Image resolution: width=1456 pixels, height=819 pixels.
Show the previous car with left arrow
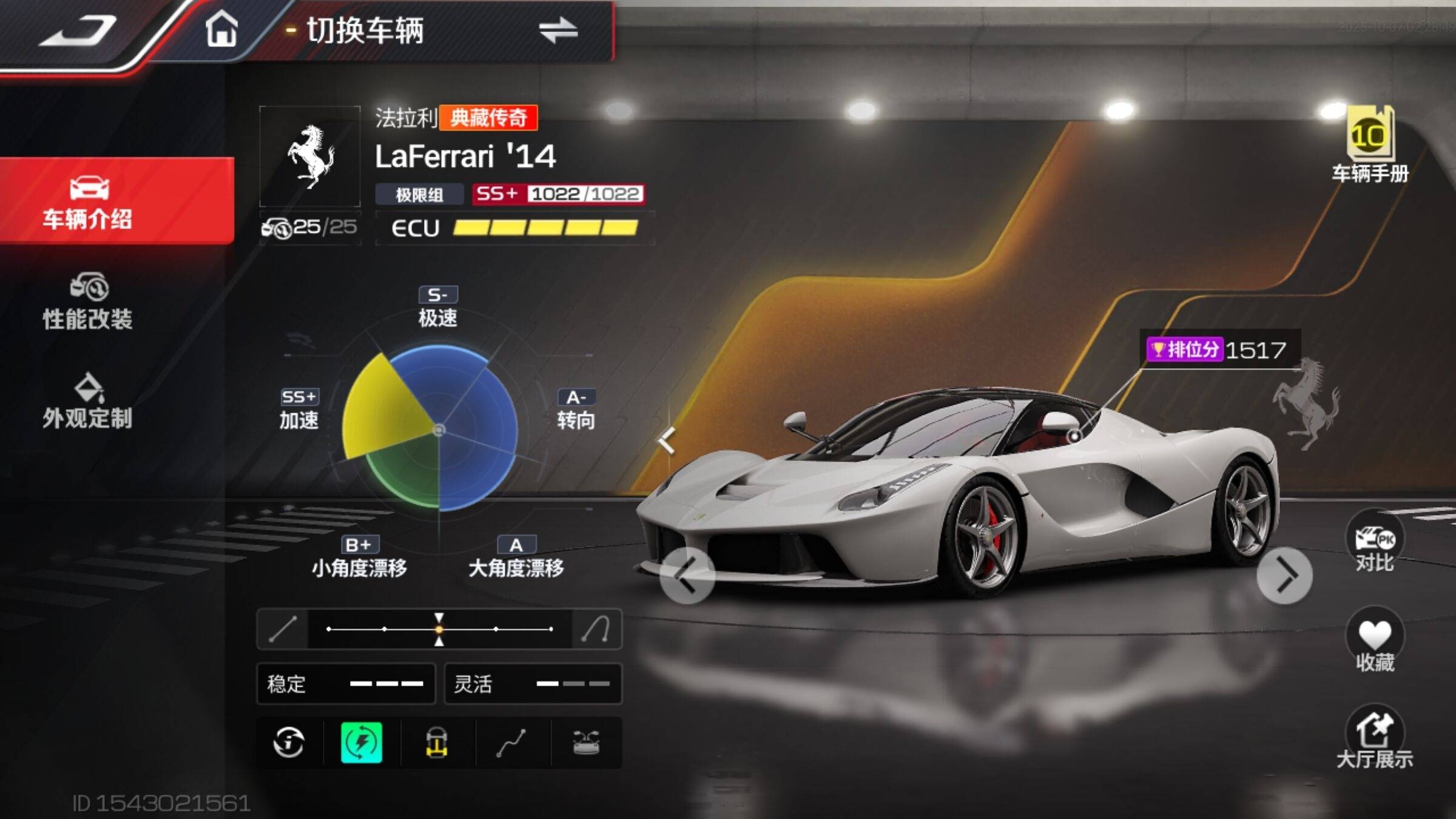click(687, 575)
